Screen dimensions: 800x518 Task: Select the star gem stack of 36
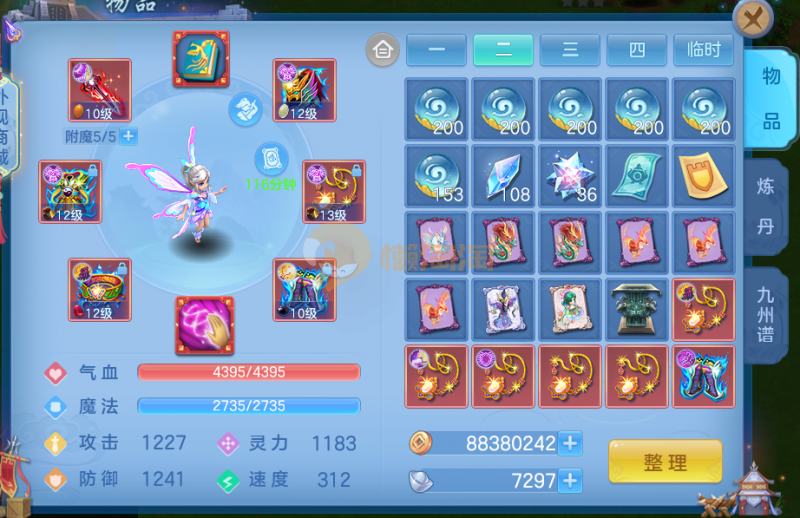pos(570,176)
